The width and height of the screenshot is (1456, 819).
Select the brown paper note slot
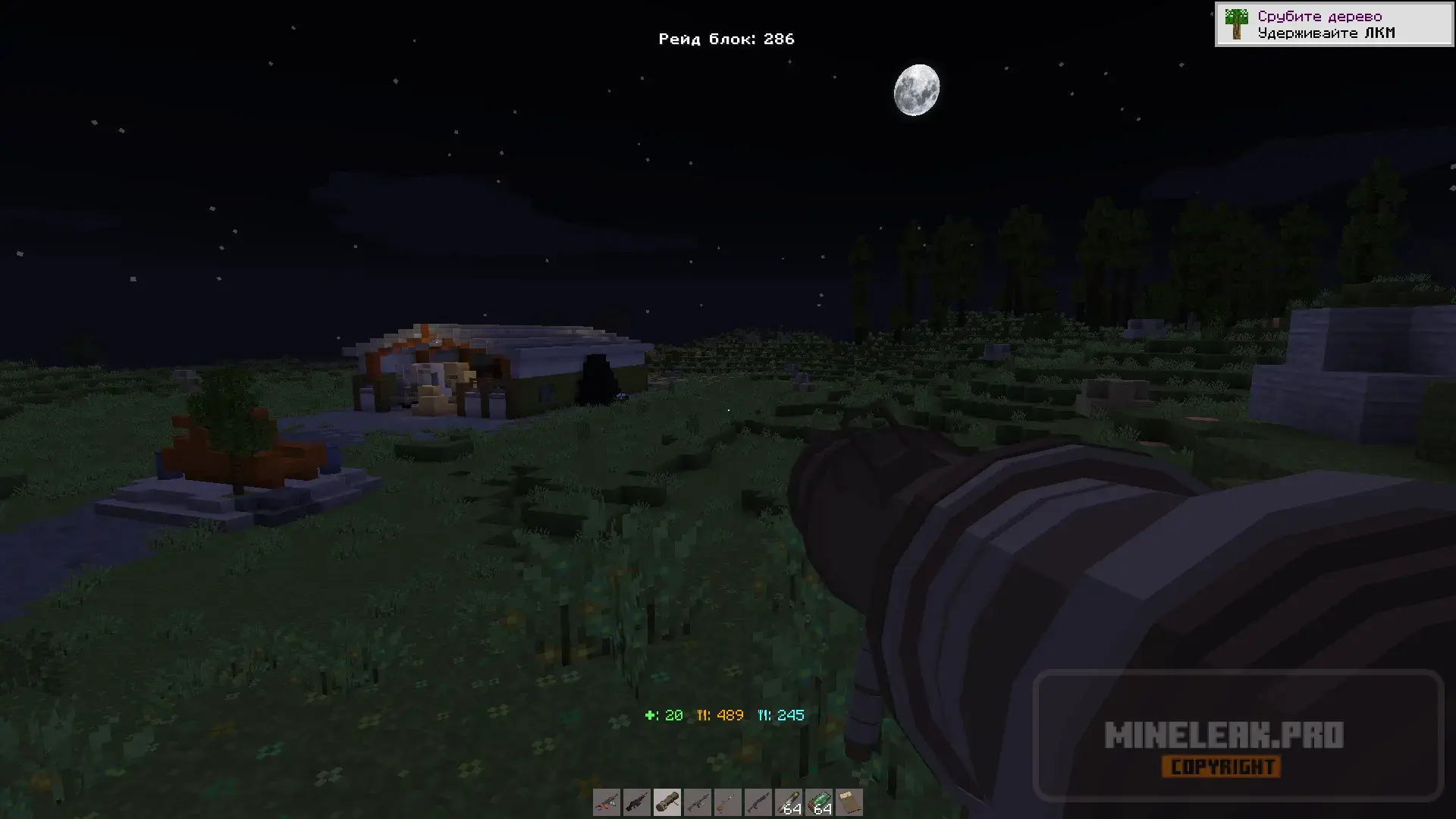[x=849, y=802]
